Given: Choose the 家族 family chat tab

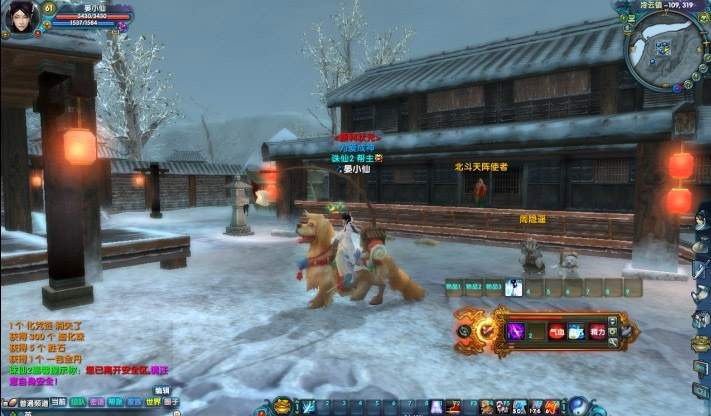Looking at the screenshot, I should (134, 403).
